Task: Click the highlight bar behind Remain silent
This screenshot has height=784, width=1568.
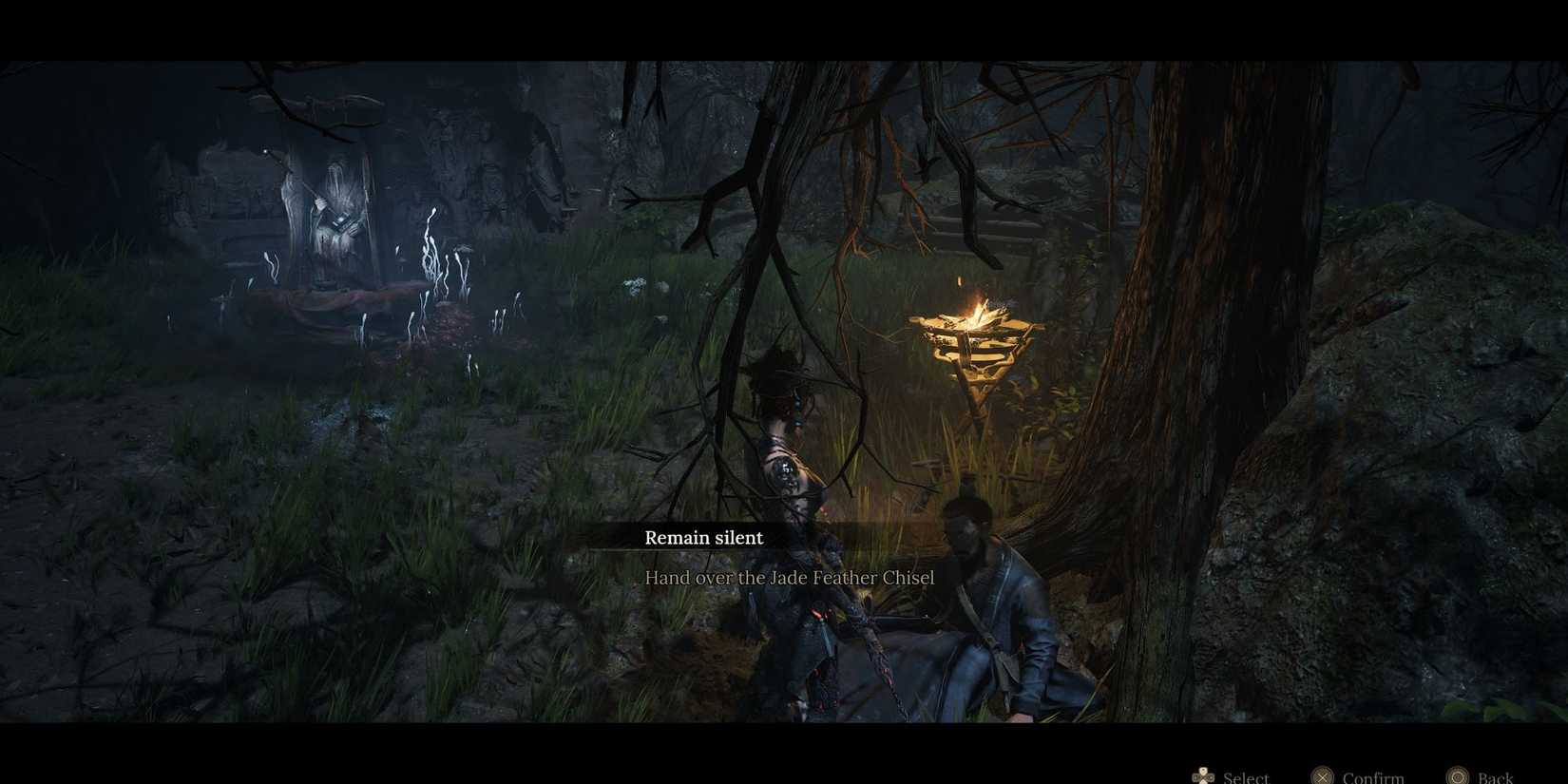Action: [x=703, y=538]
